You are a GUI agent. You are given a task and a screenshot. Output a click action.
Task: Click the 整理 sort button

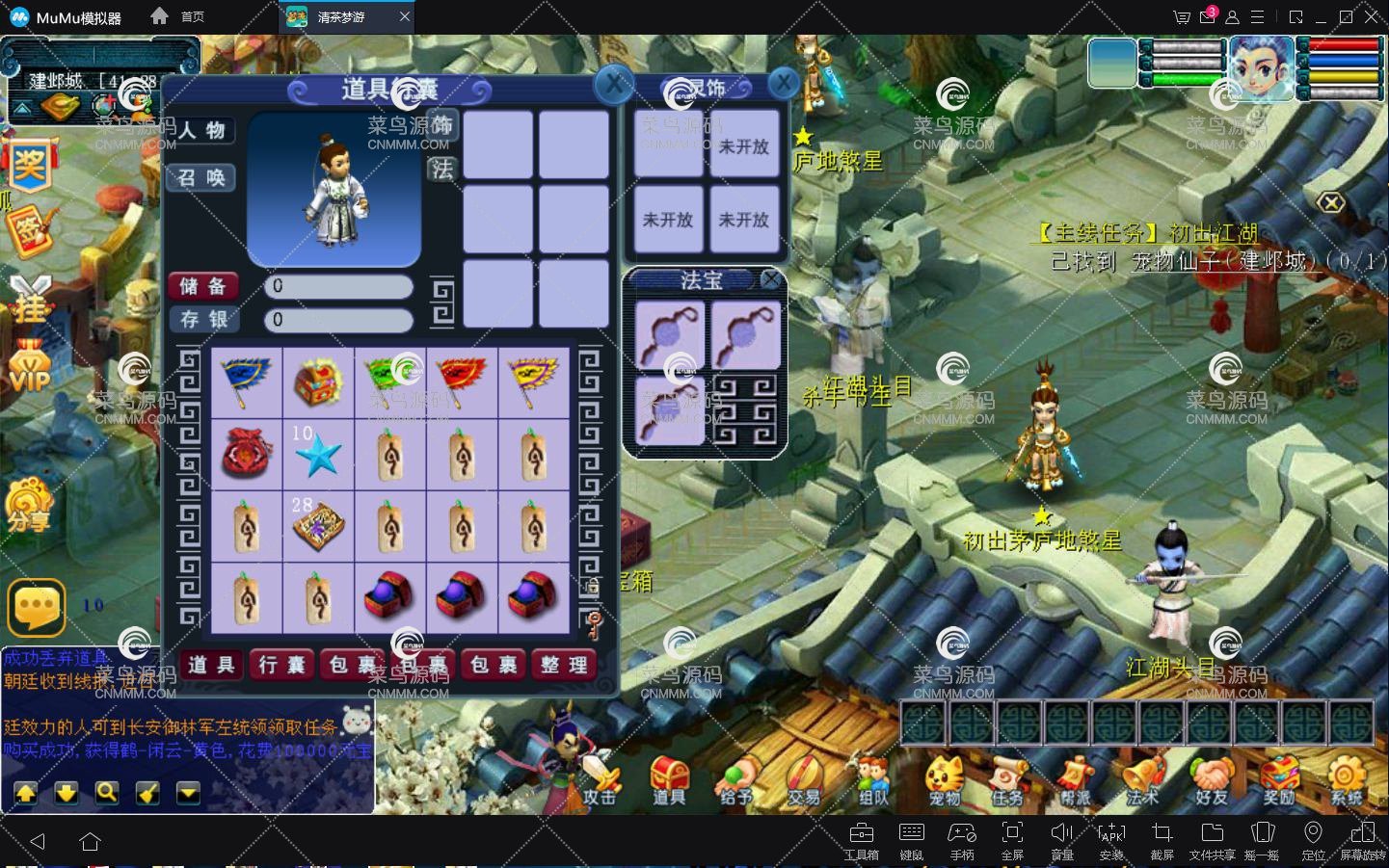point(565,665)
